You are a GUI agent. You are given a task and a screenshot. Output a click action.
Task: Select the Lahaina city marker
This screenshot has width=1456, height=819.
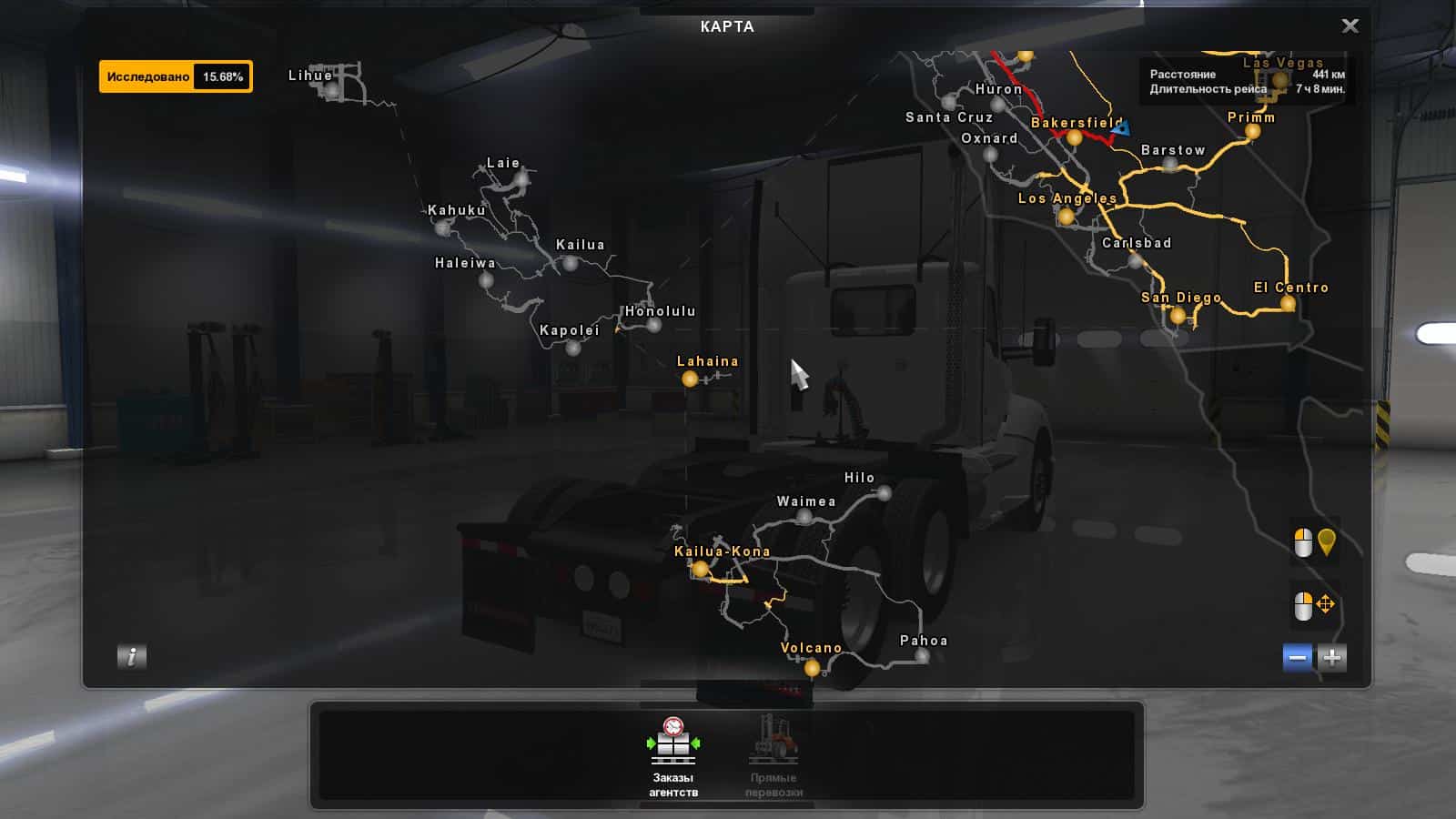click(x=690, y=379)
